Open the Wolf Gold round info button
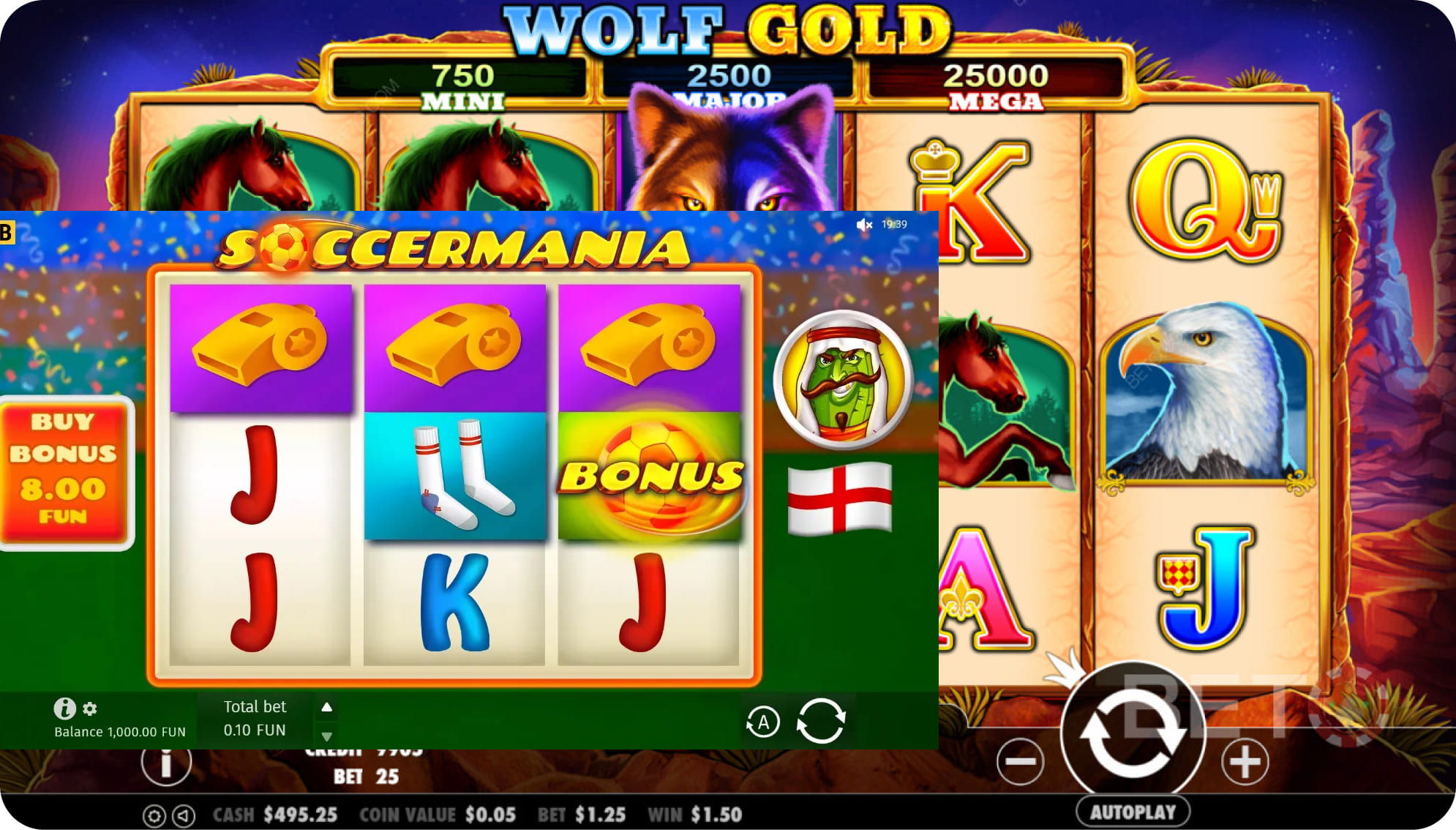 [166, 763]
